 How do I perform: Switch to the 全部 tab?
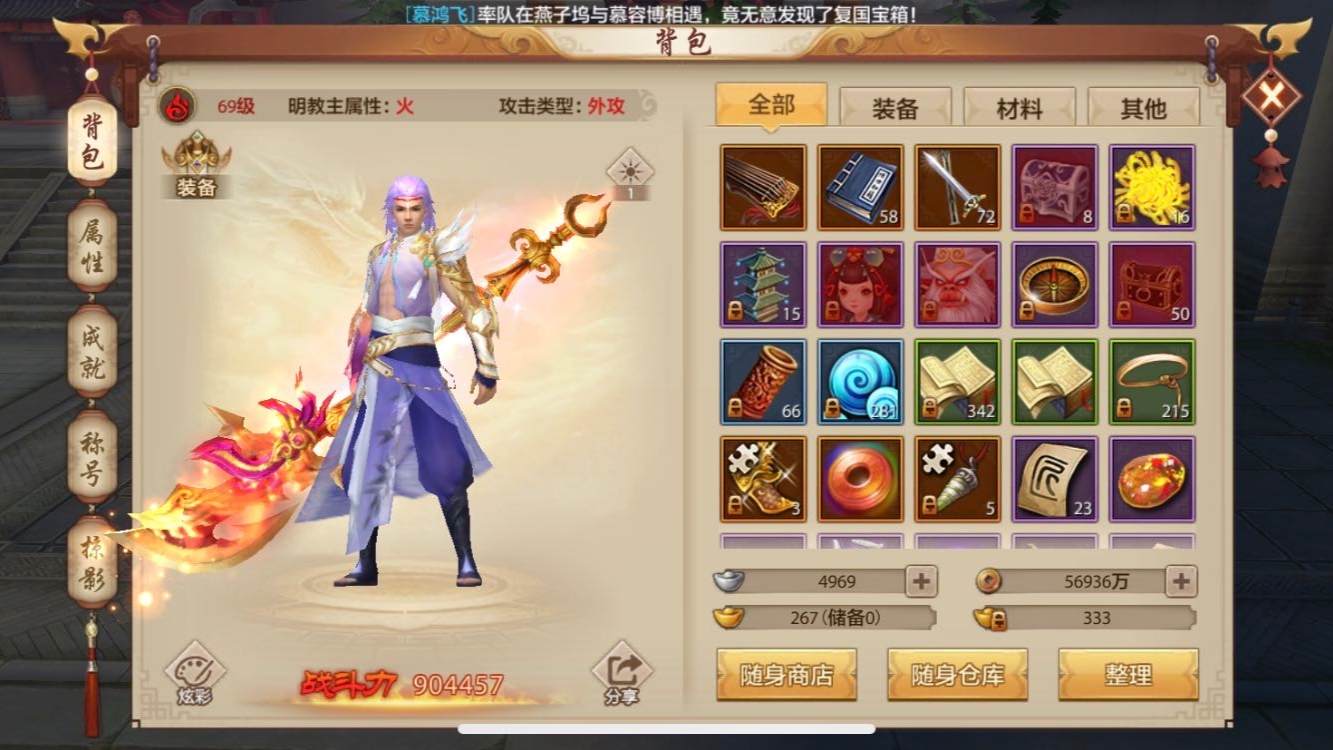(x=771, y=106)
